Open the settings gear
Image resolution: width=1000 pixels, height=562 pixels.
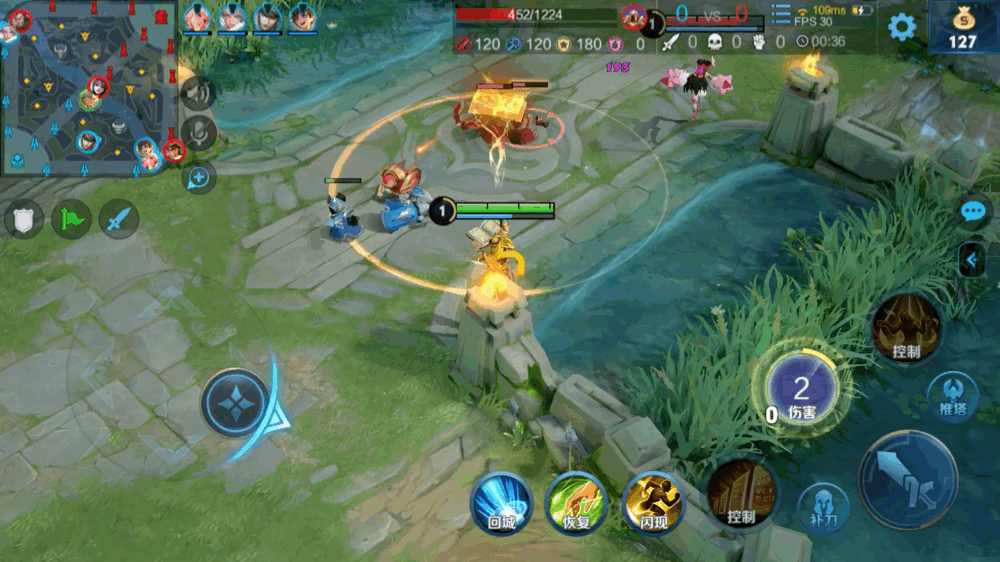coord(902,27)
